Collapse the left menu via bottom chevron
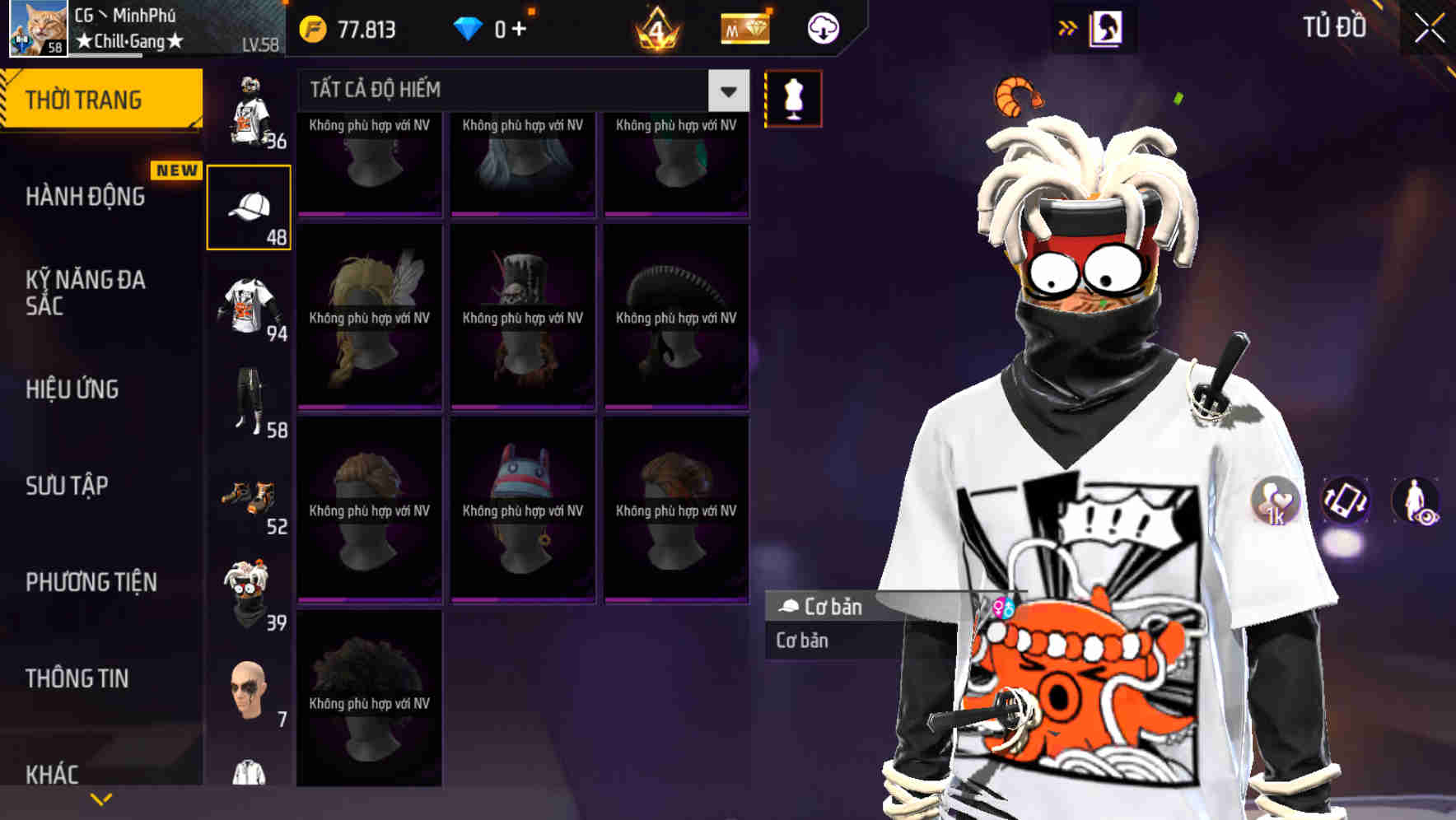The height and width of the screenshot is (820, 1456). 101,799
